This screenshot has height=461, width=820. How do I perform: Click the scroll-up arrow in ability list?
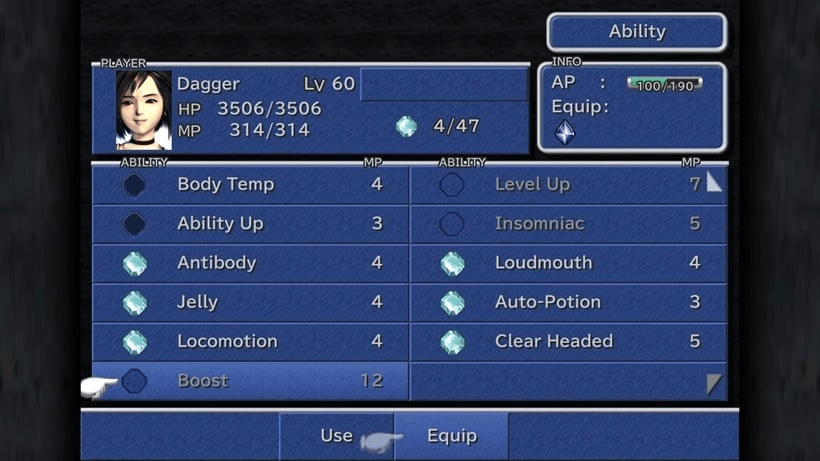tap(714, 181)
